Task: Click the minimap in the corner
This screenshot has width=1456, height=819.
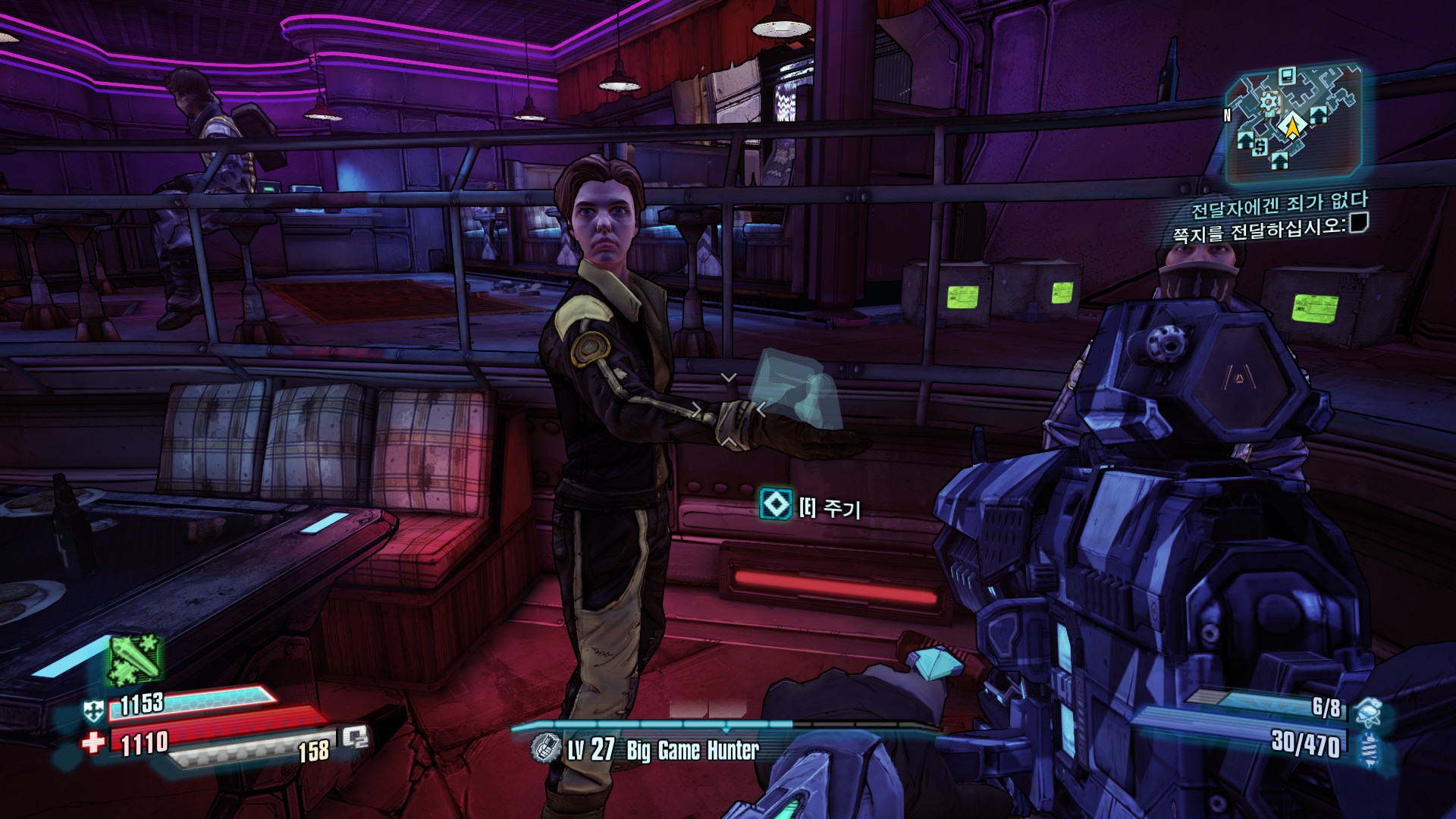Action: click(x=1292, y=124)
